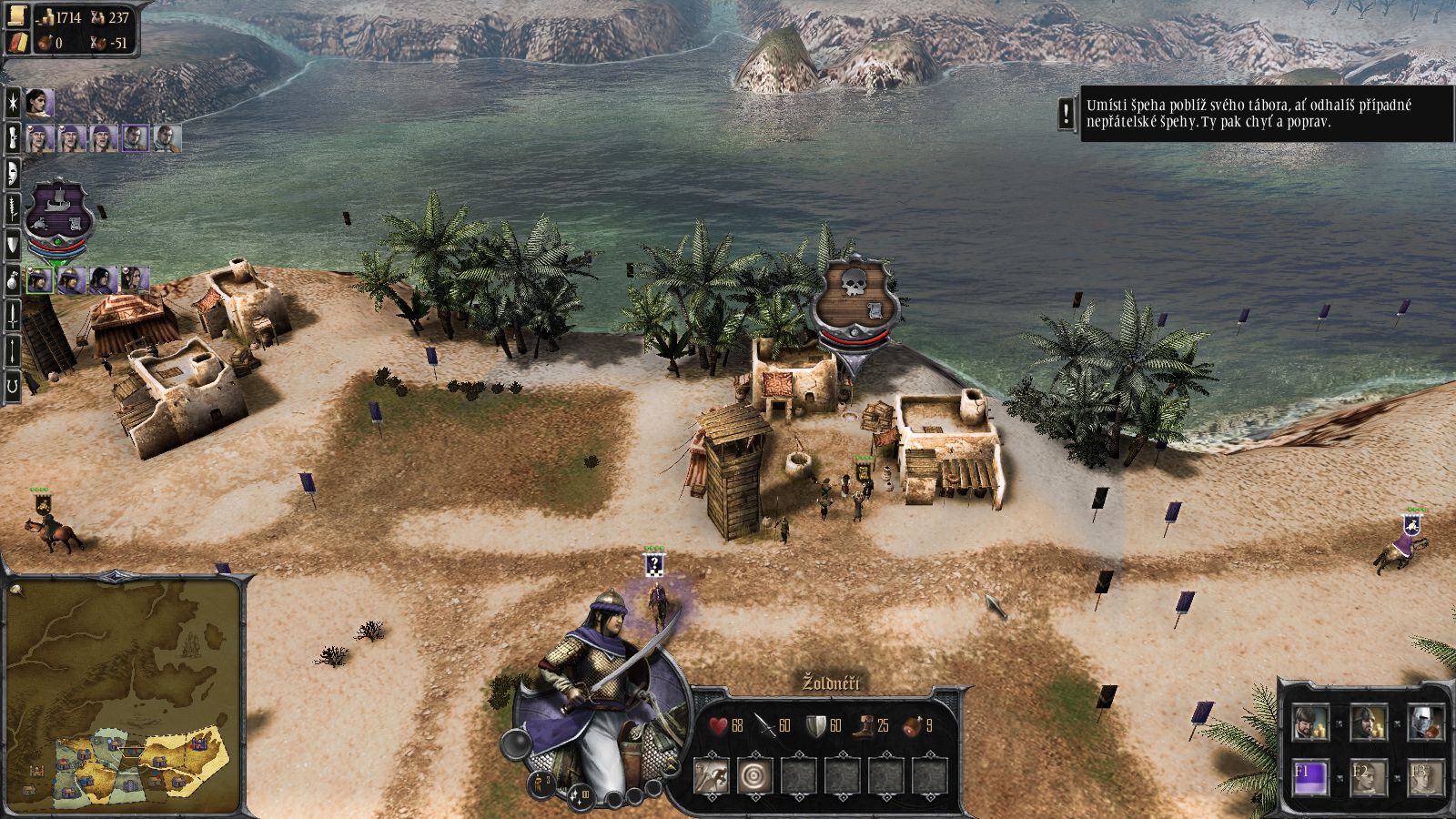Click the minimap
Screen dimensions: 1456x819
point(123,696)
